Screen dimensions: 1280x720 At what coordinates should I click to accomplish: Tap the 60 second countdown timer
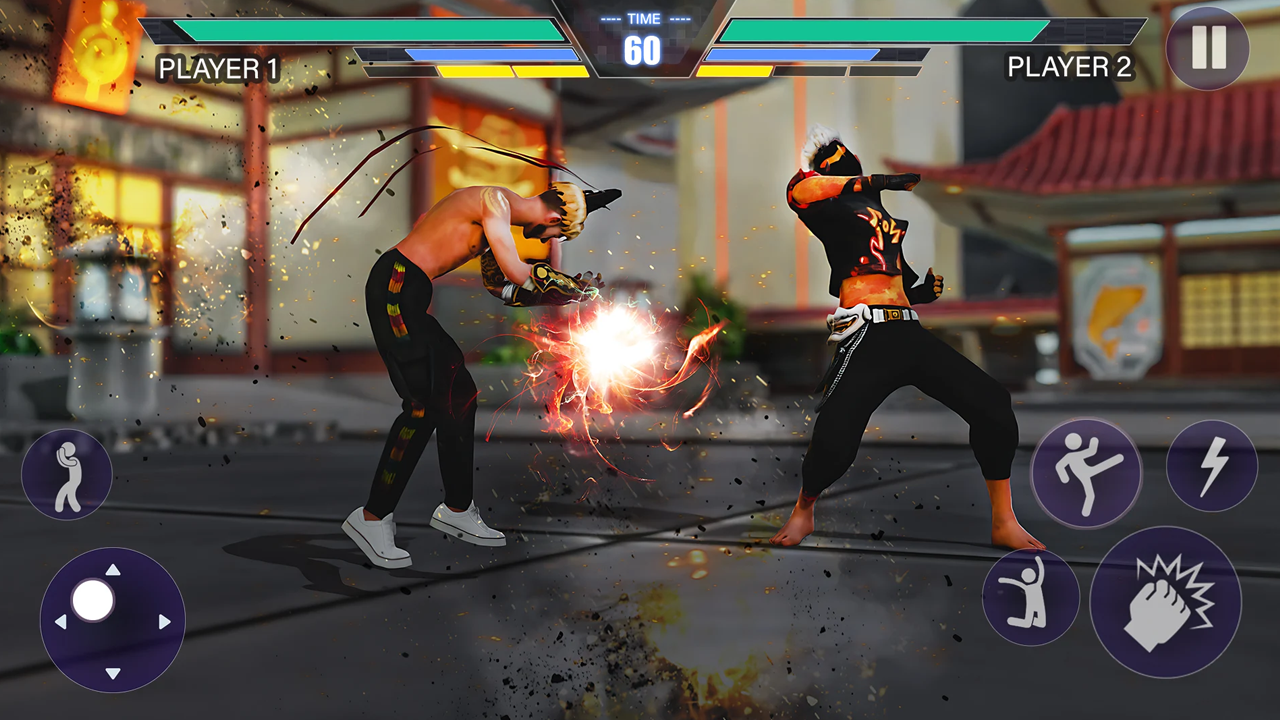click(x=645, y=51)
